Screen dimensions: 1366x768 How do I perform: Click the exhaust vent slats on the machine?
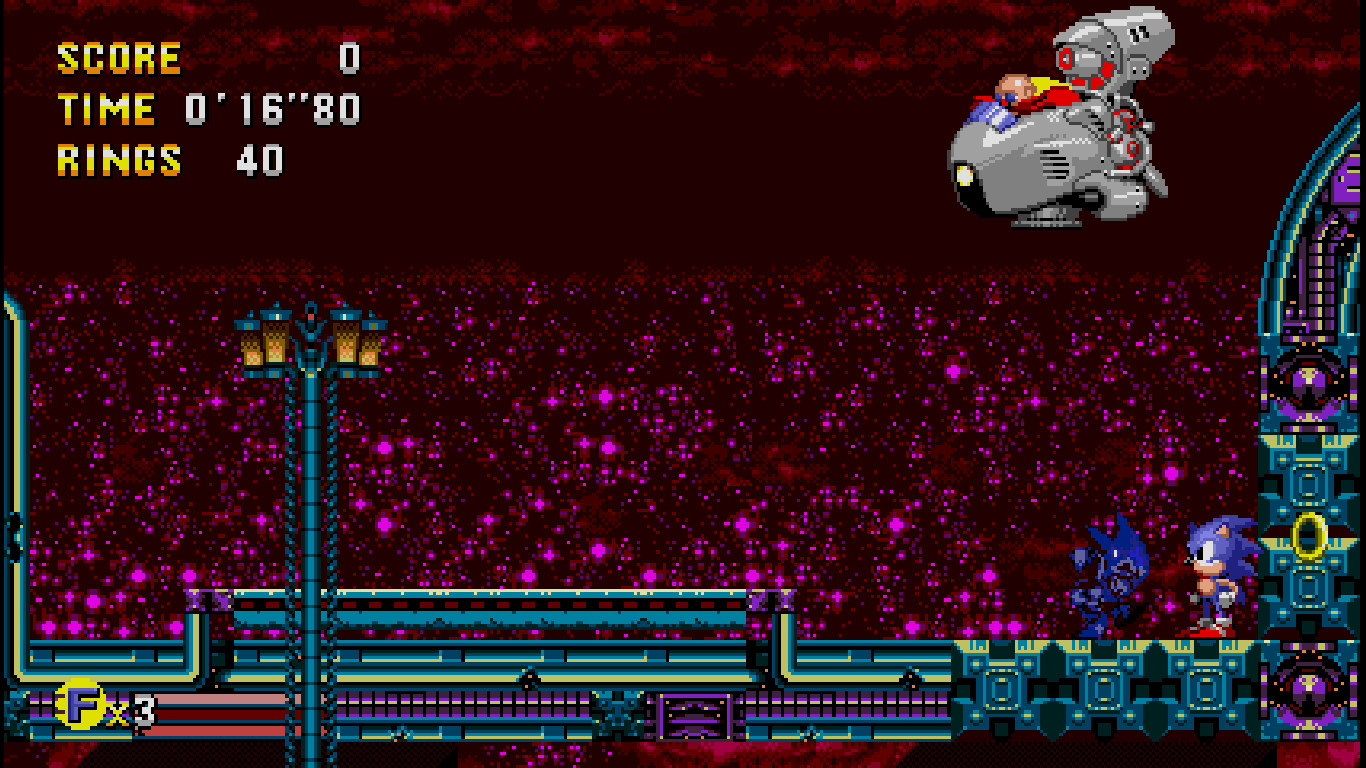pyautogui.click(x=1055, y=165)
